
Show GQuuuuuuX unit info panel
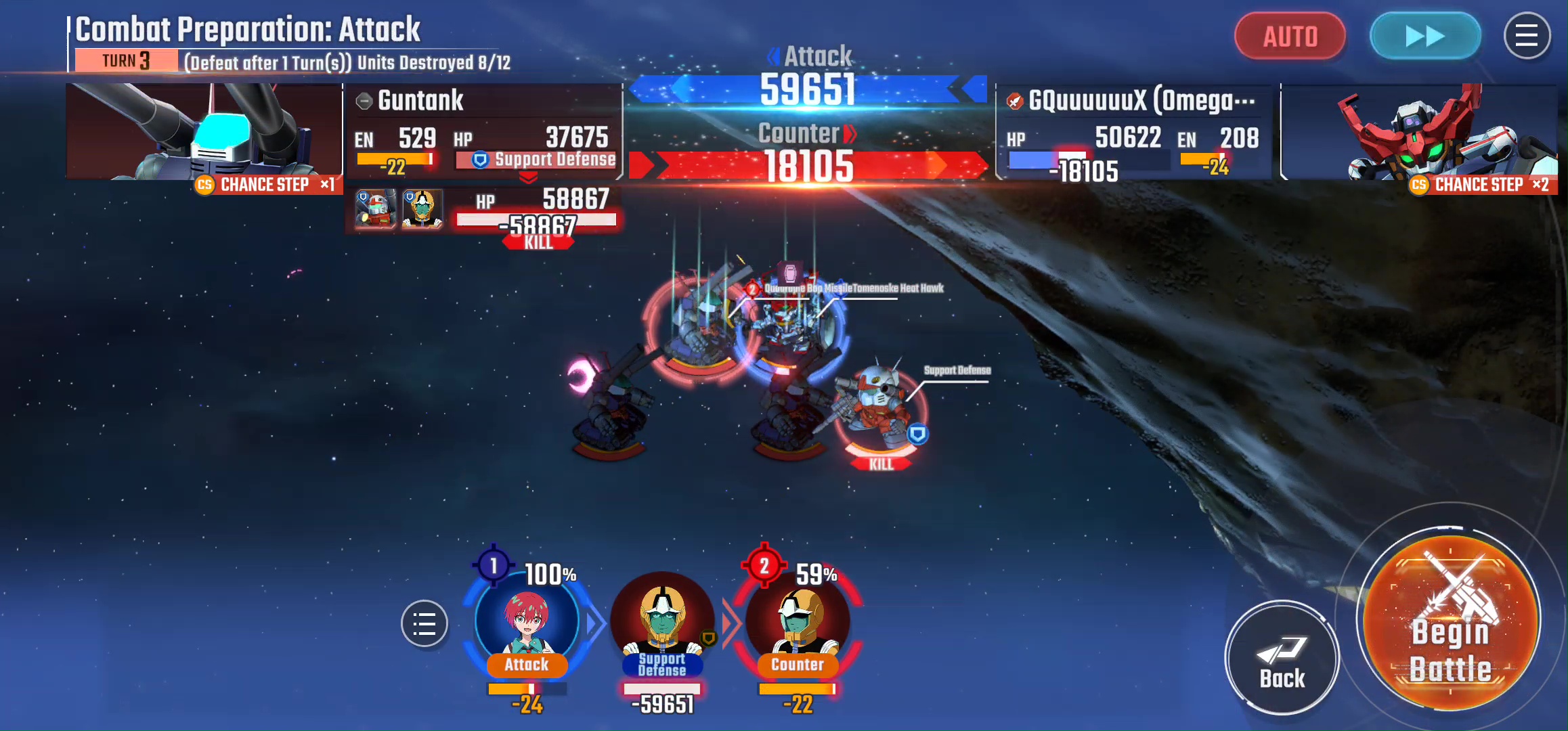(1141, 101)
